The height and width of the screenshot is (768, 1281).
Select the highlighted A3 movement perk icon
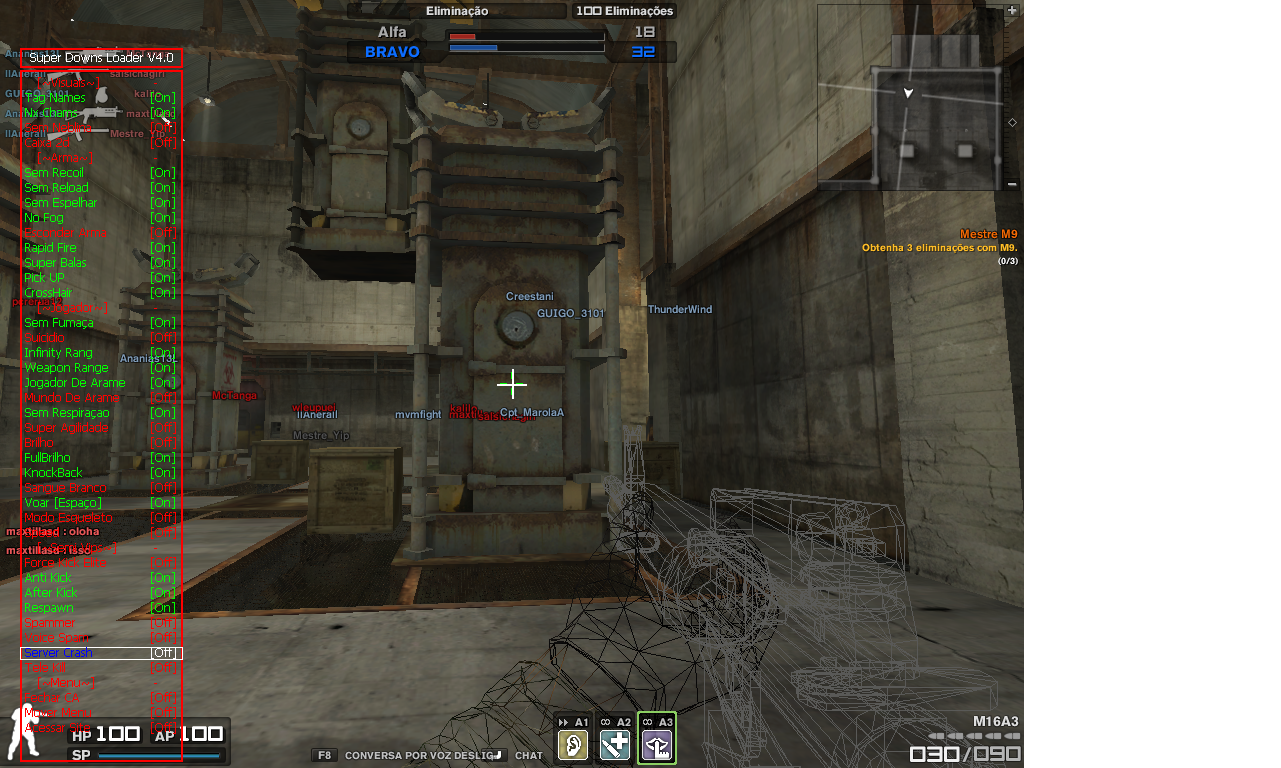657,744
